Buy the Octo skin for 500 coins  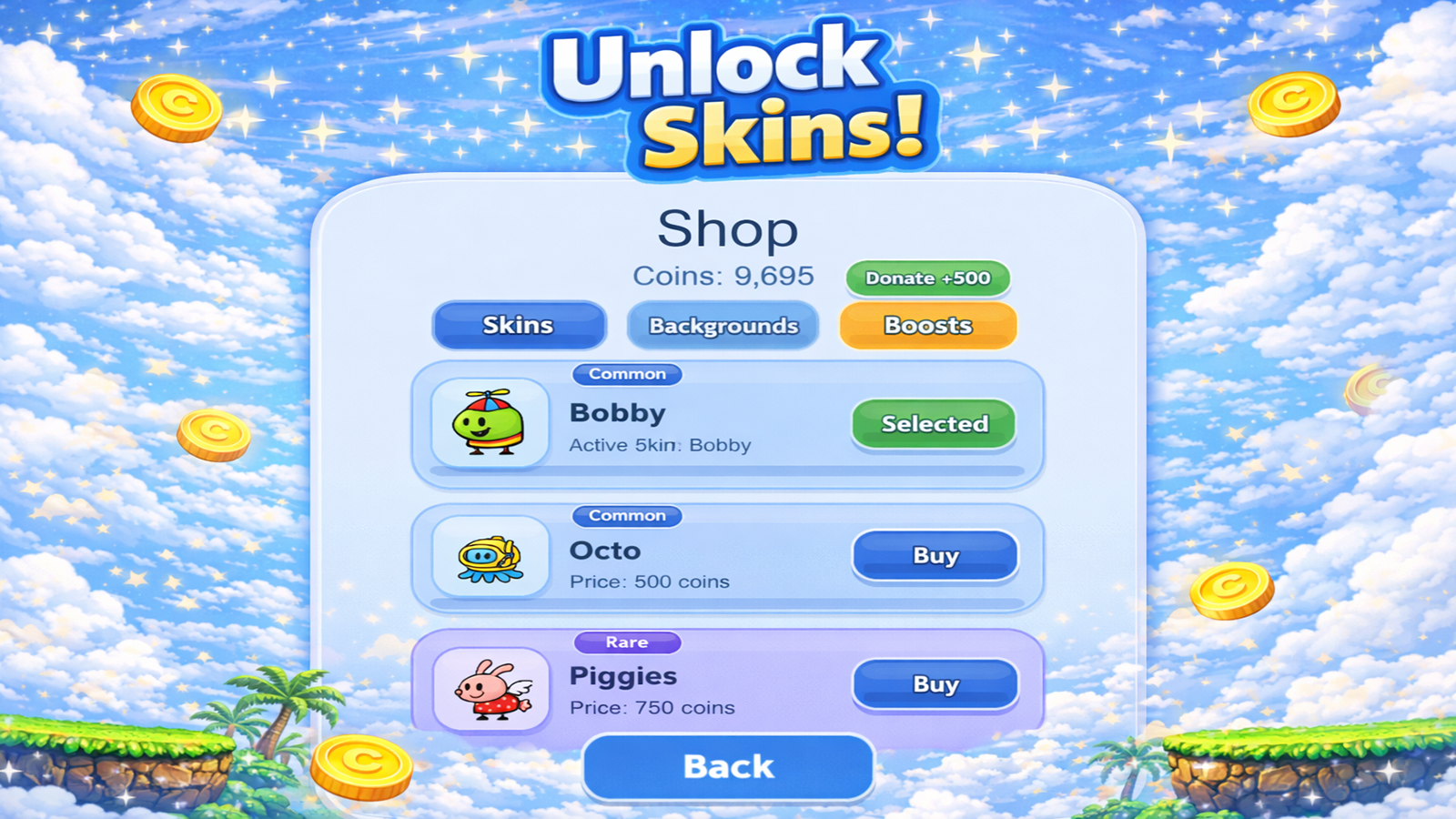(935, 556)
